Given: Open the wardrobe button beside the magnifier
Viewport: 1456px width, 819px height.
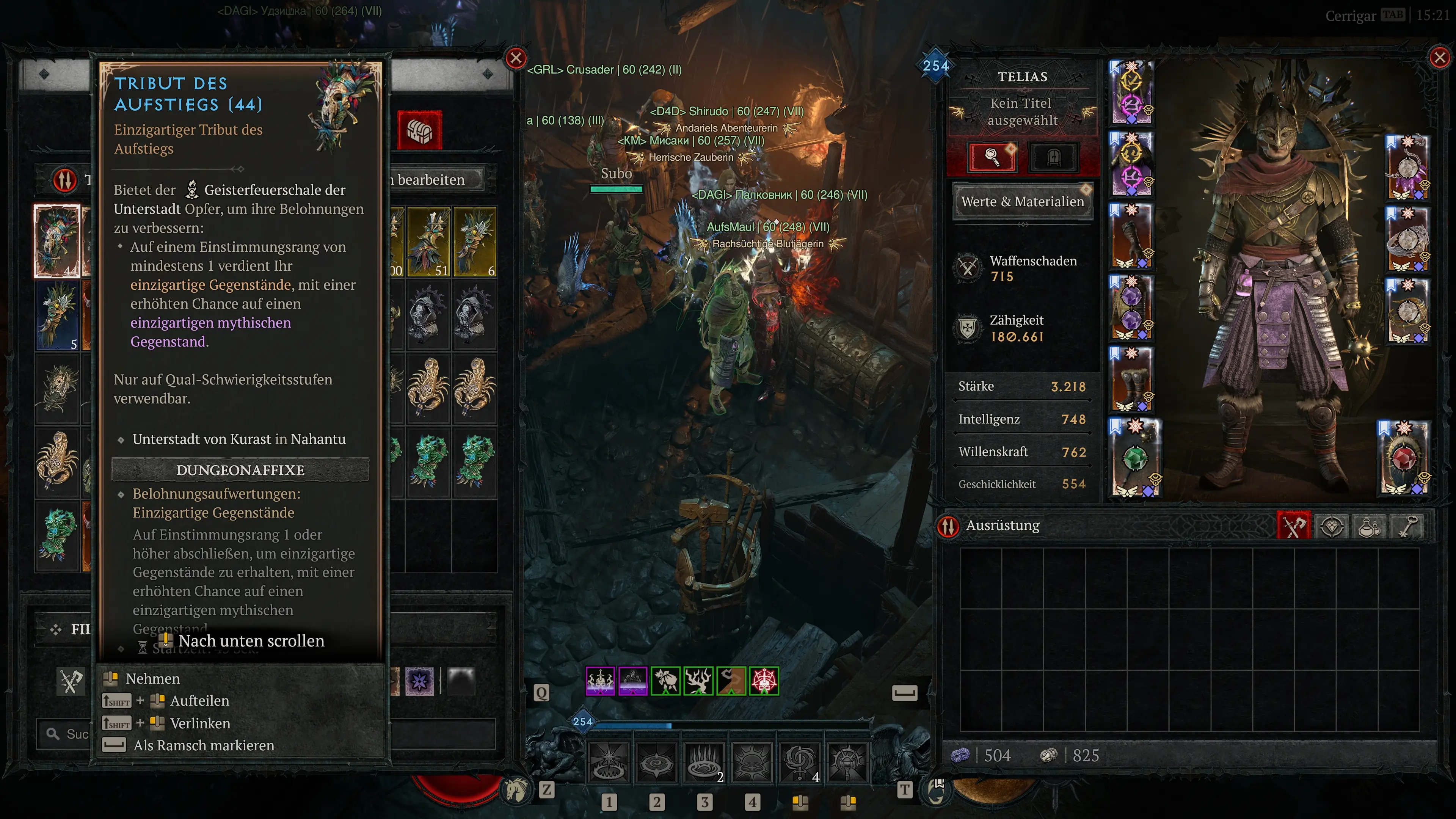Looking at the screenshot, I should pyautogui.click(x=1053, y=157).
